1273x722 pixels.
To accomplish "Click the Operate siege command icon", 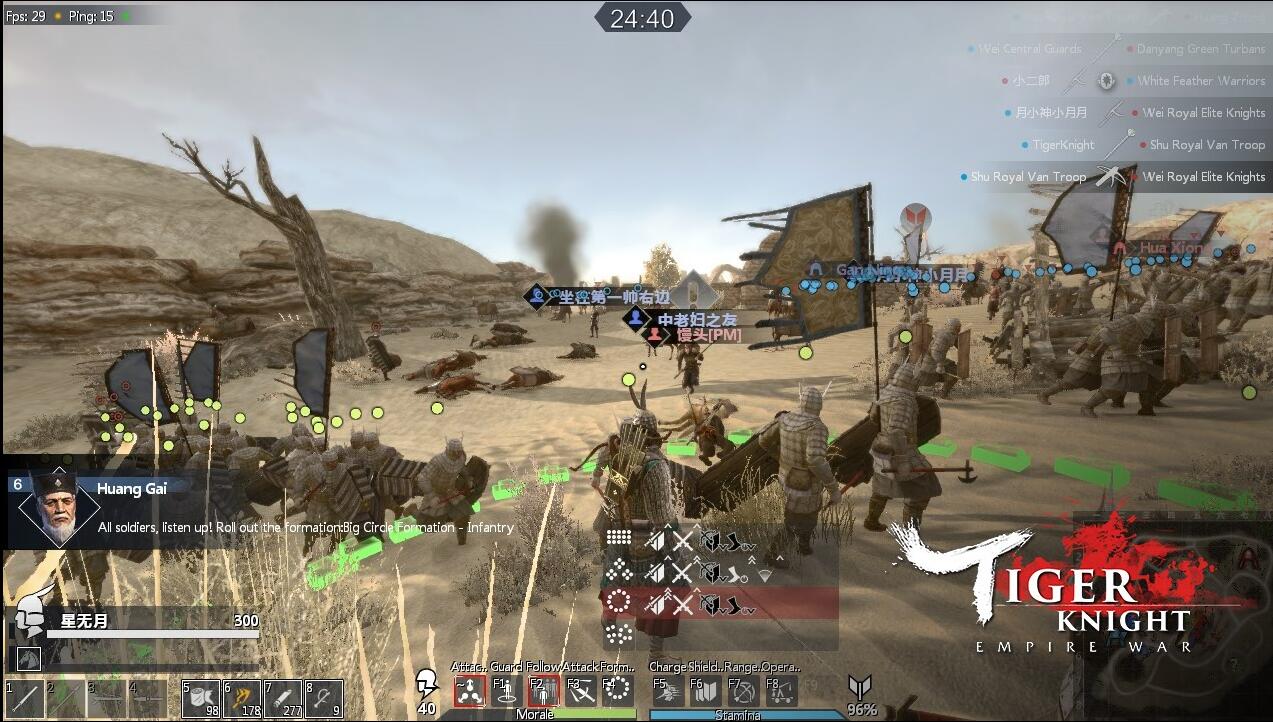I will (780, 690).
